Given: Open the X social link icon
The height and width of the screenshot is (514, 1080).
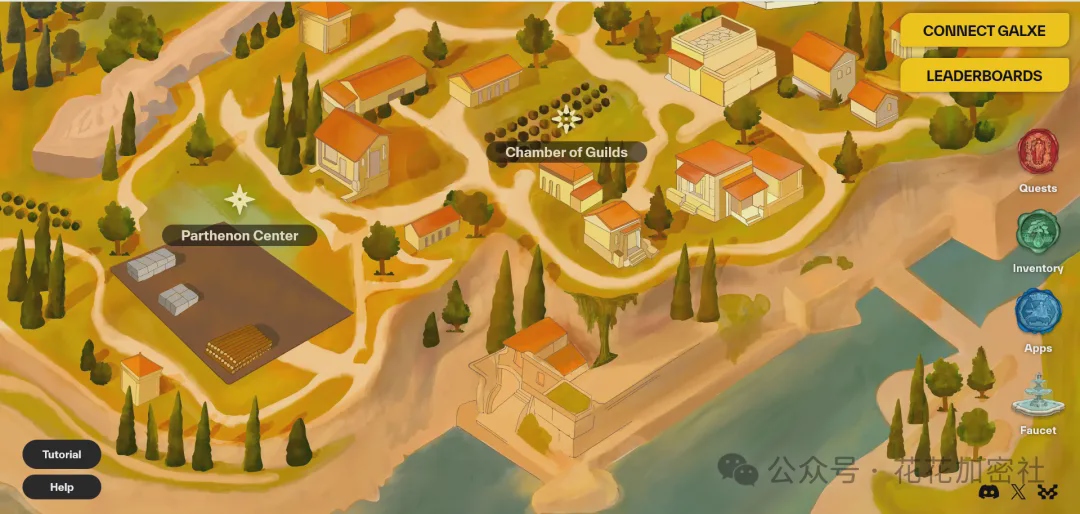Looking at the screenshot, I should [x=1018, y=491].
